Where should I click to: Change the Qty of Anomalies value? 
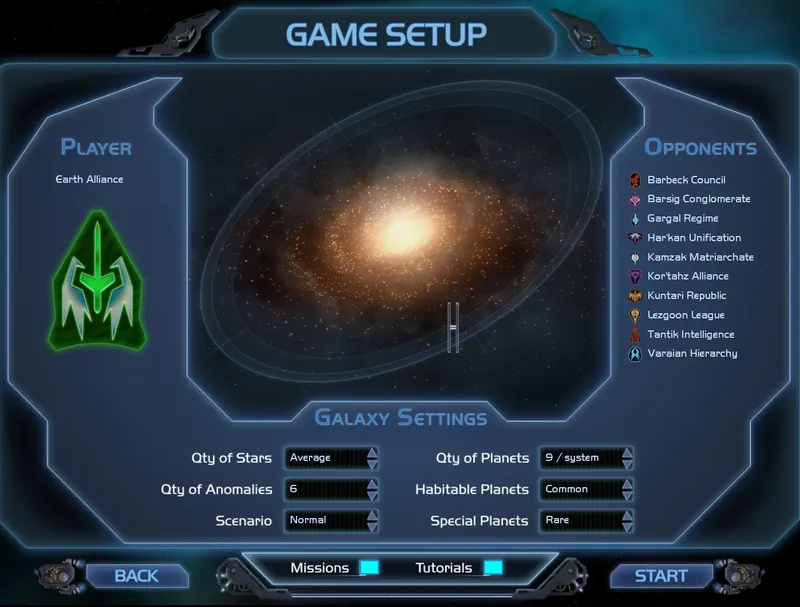pyautogui.click(x=331, y=490)
